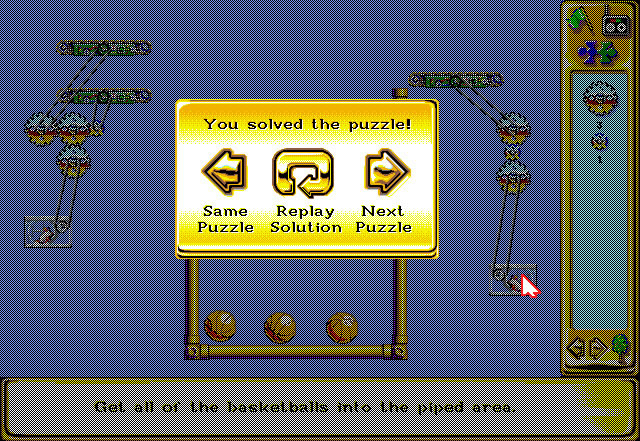640x441 pixels.
Task: Advance with the Next Puzzle arrow
Action: click(x=385, y=173)
